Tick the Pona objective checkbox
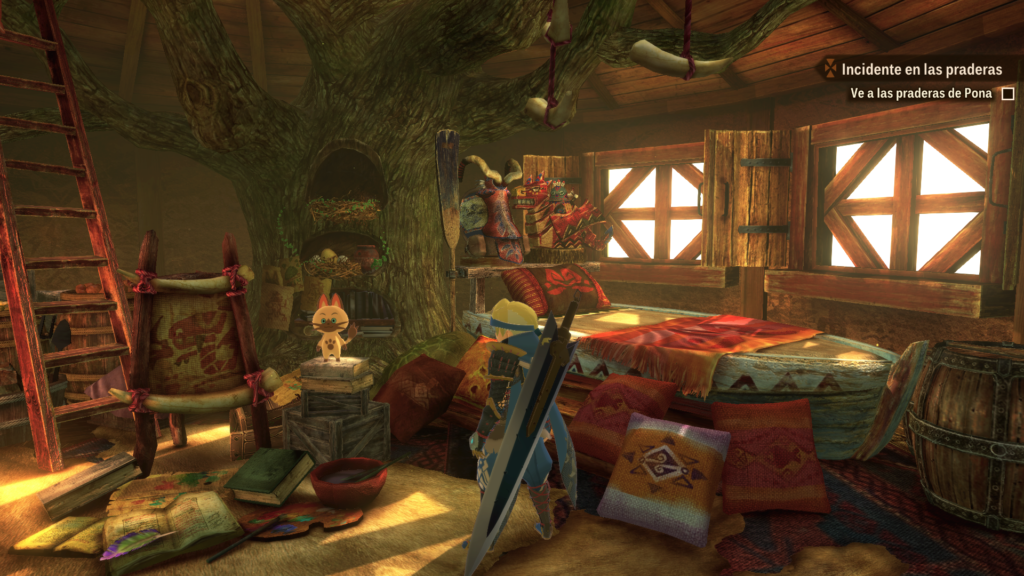Image resolution: width=1024 pixels, height=576 pixels. (x=1008, y=93)
